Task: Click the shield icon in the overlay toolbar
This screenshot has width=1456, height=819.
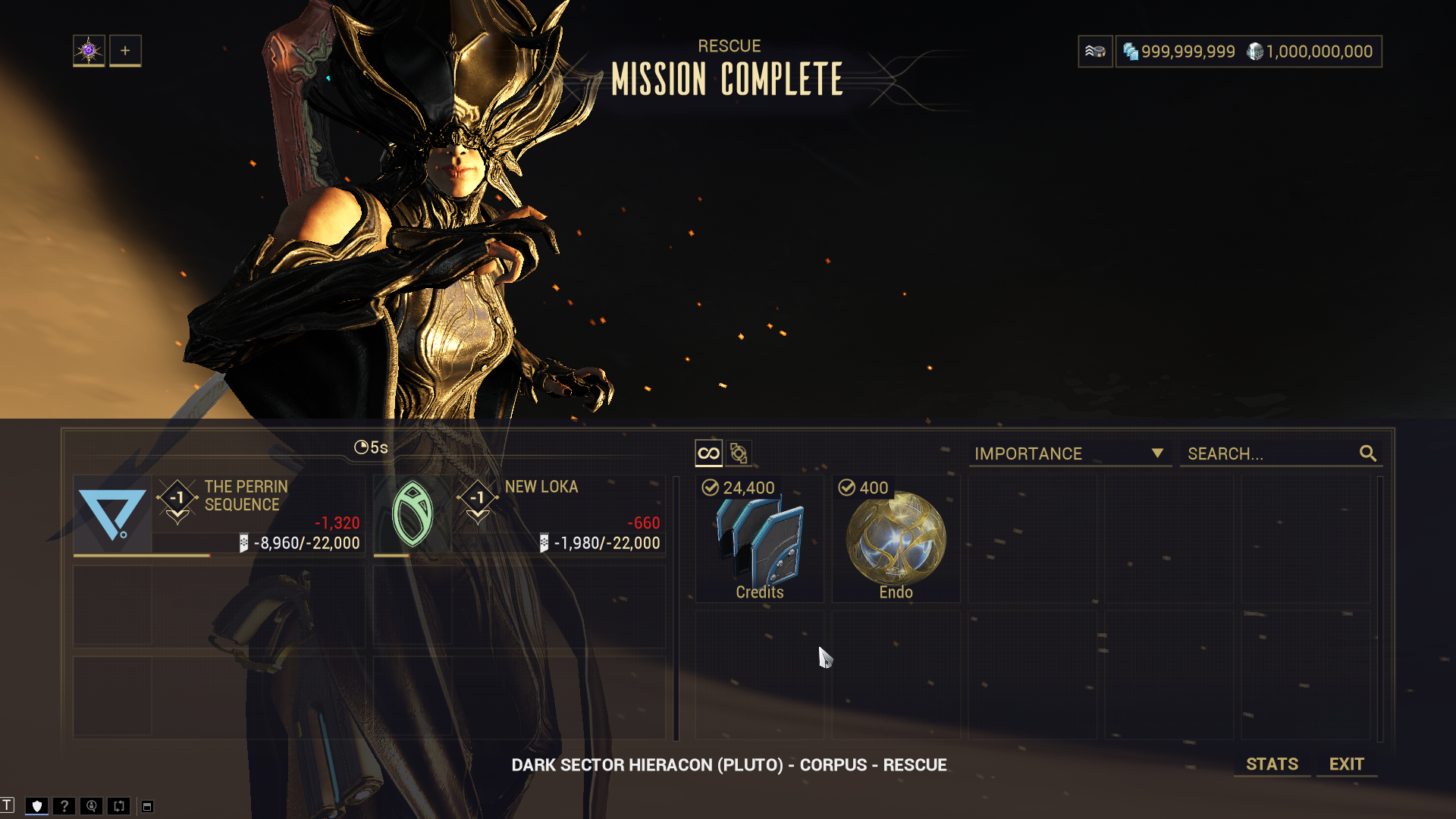Action: tap(36, 805)
